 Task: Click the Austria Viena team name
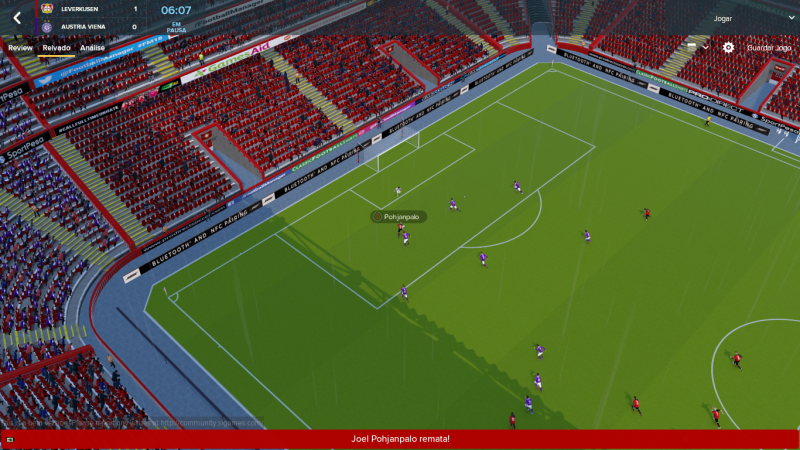point(82,27)
